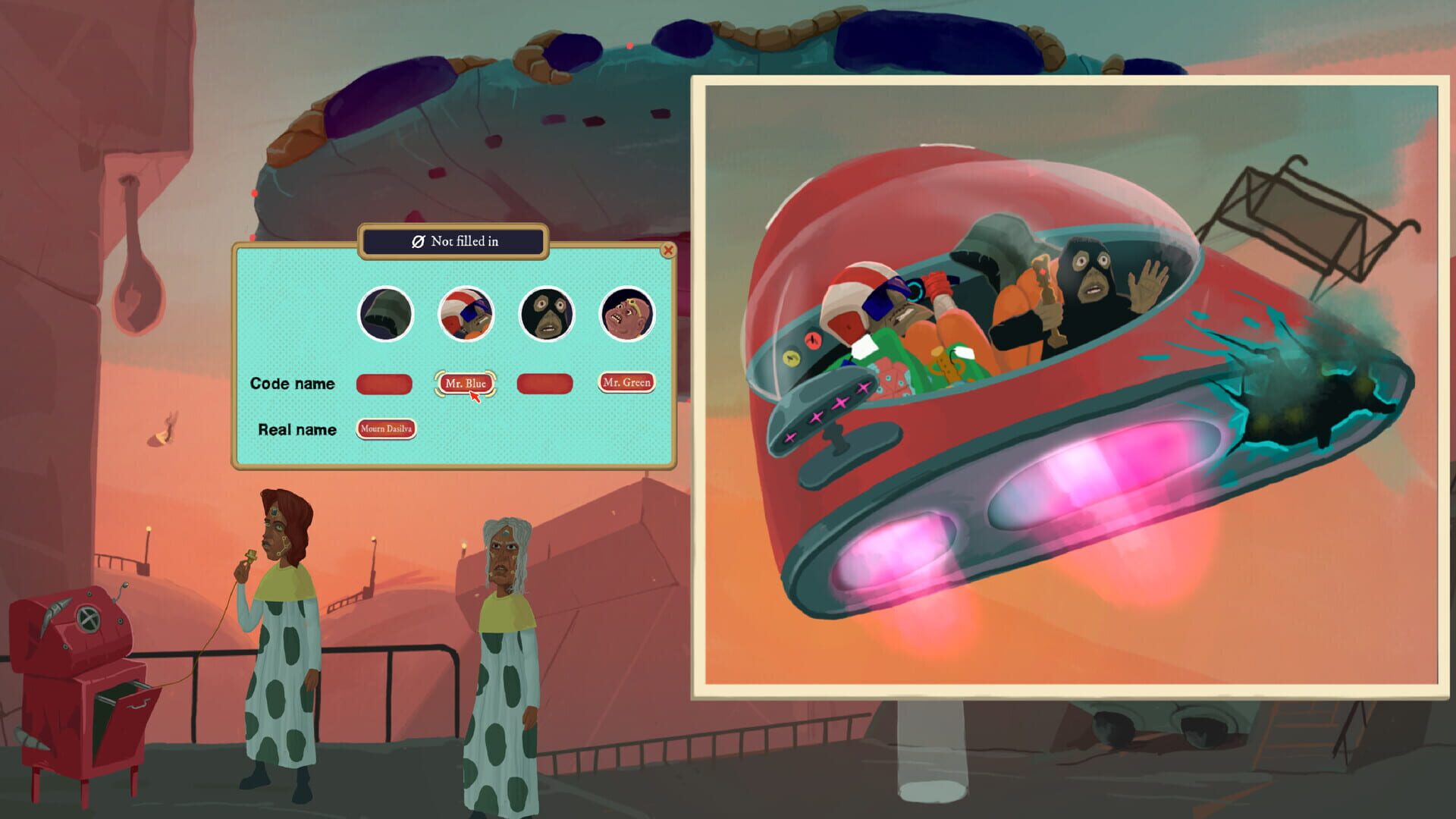The image size is (1456, 819).
Task: Click the Code name row label
Action: coord(292,384)
